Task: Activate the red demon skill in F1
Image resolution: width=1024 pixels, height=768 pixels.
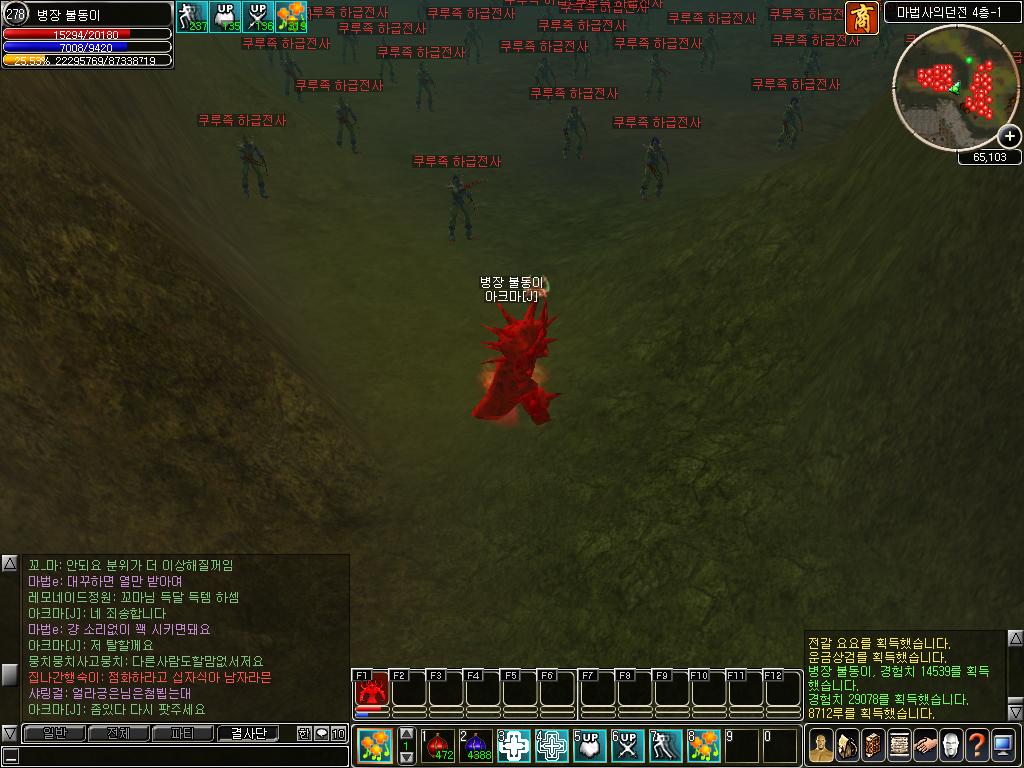Action: (x=371, y=690)
